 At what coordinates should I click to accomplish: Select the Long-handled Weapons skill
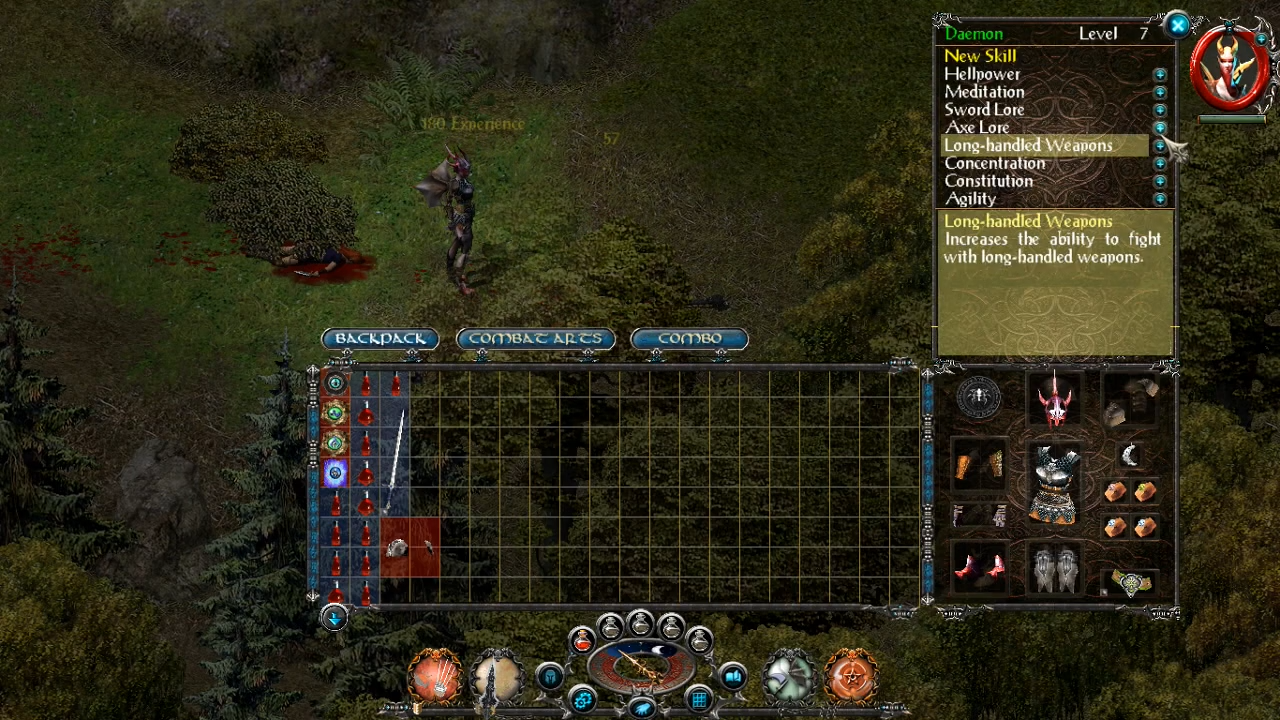pos(1028,146)
